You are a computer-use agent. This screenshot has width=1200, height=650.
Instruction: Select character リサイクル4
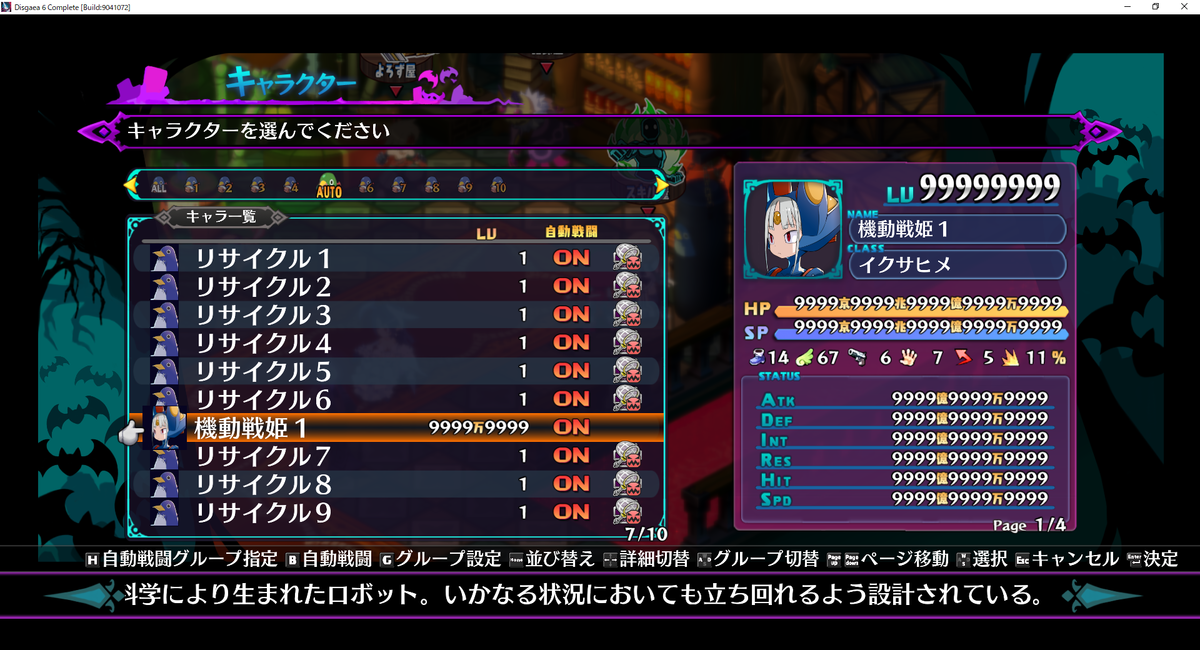click(263, 342)
